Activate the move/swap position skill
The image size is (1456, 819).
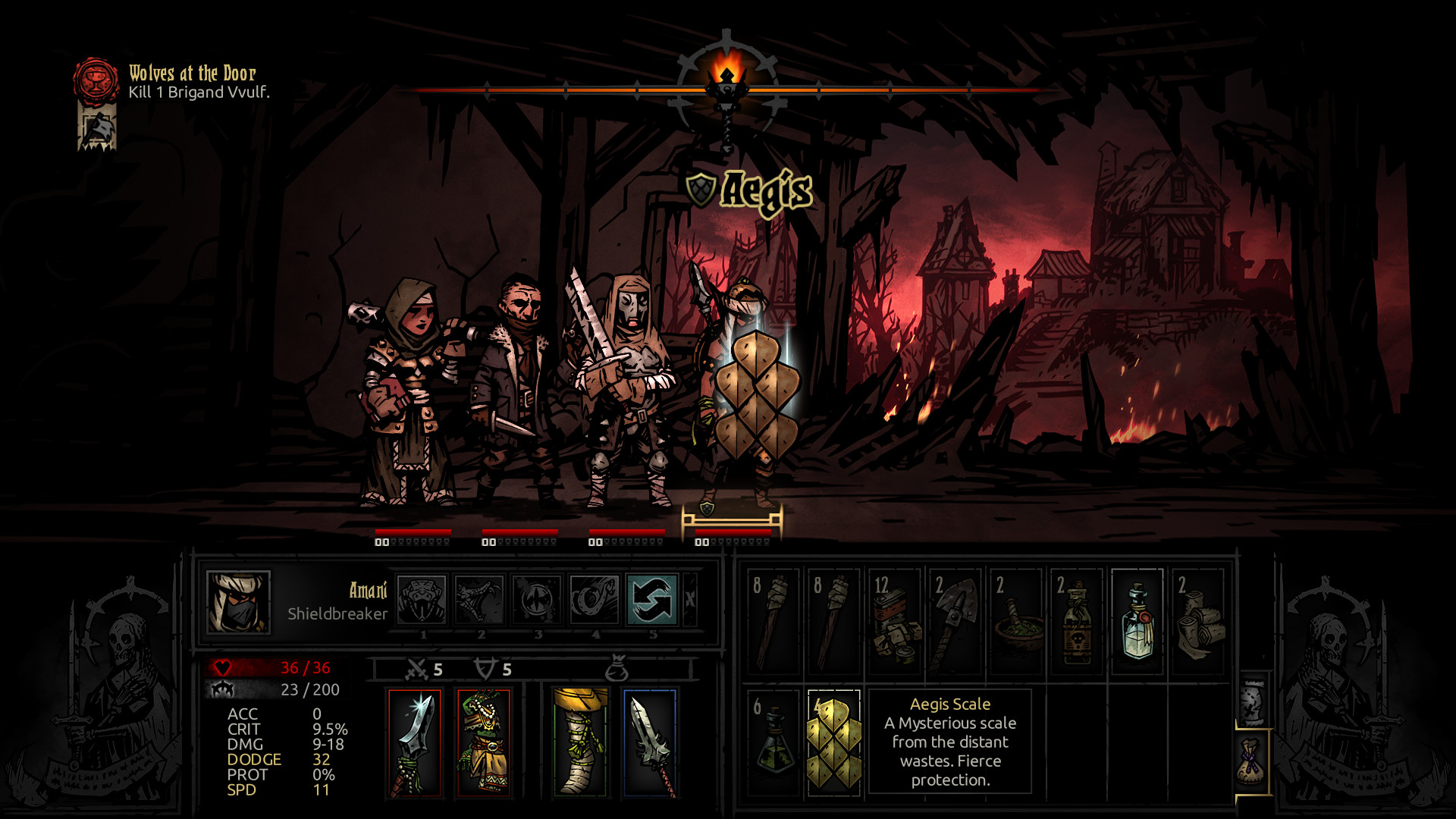(x=651, y=599)
